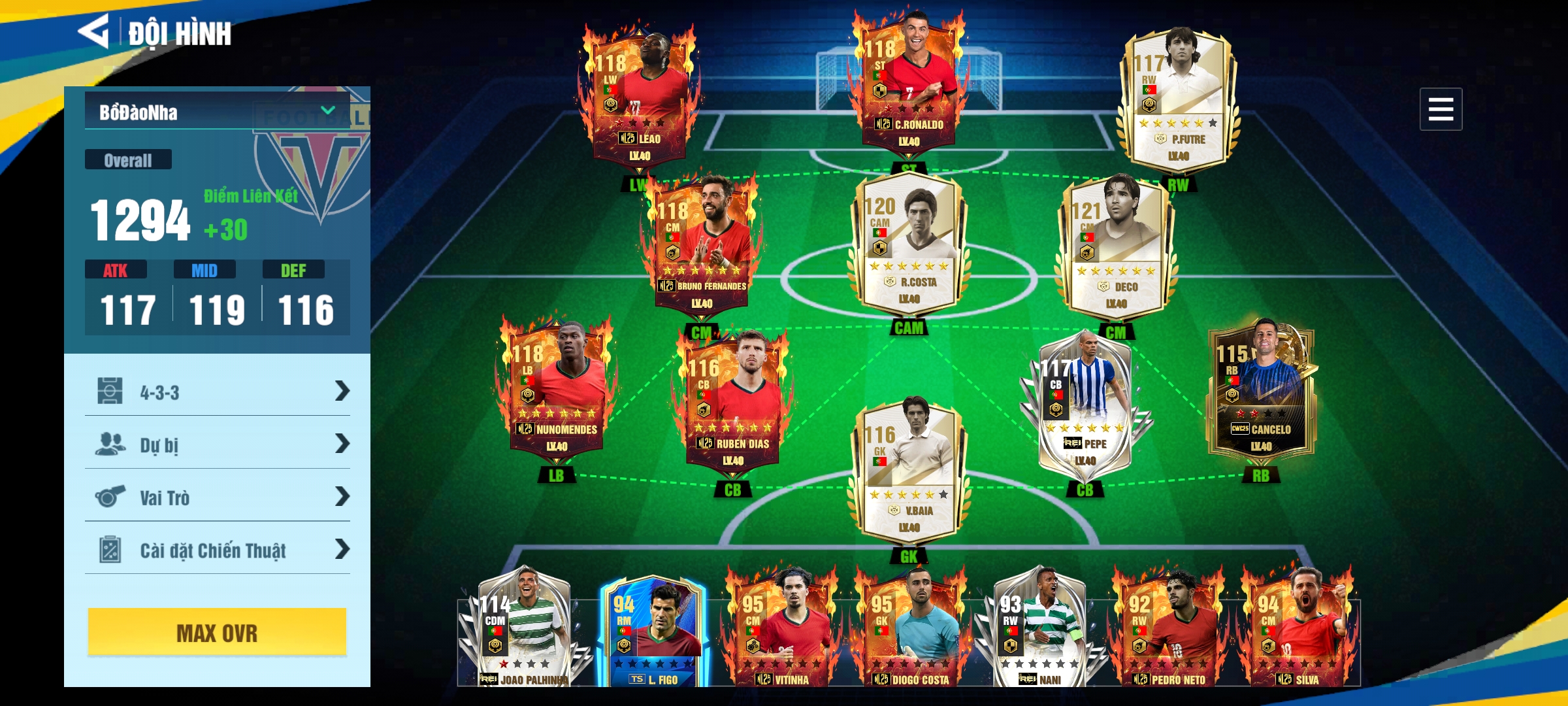Open Cài đặt Chiến Thuật tactics settings
The image size is (1568, 706).
coord(218,550)
